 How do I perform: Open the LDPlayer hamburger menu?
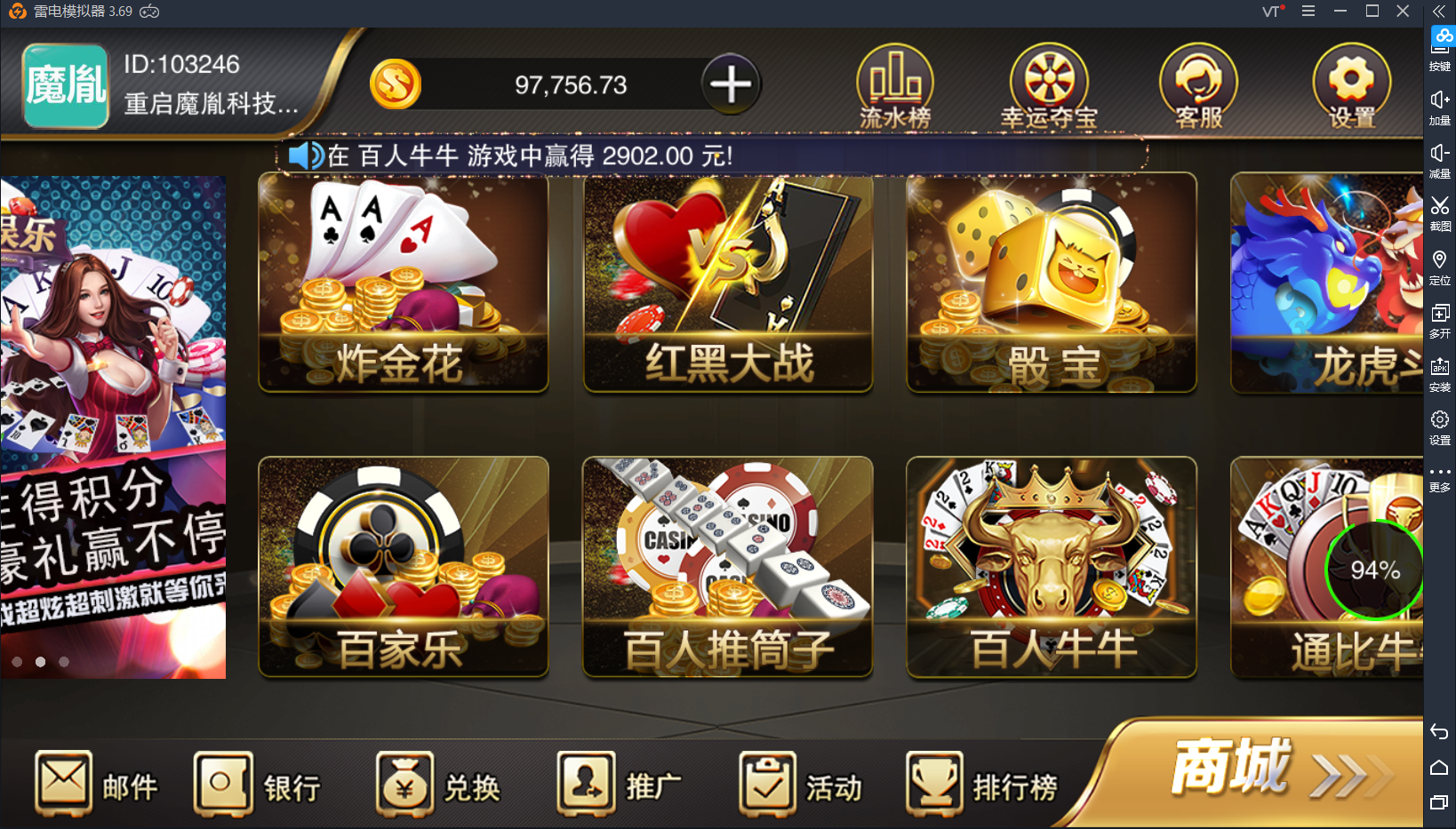[x=1307, y=12]
